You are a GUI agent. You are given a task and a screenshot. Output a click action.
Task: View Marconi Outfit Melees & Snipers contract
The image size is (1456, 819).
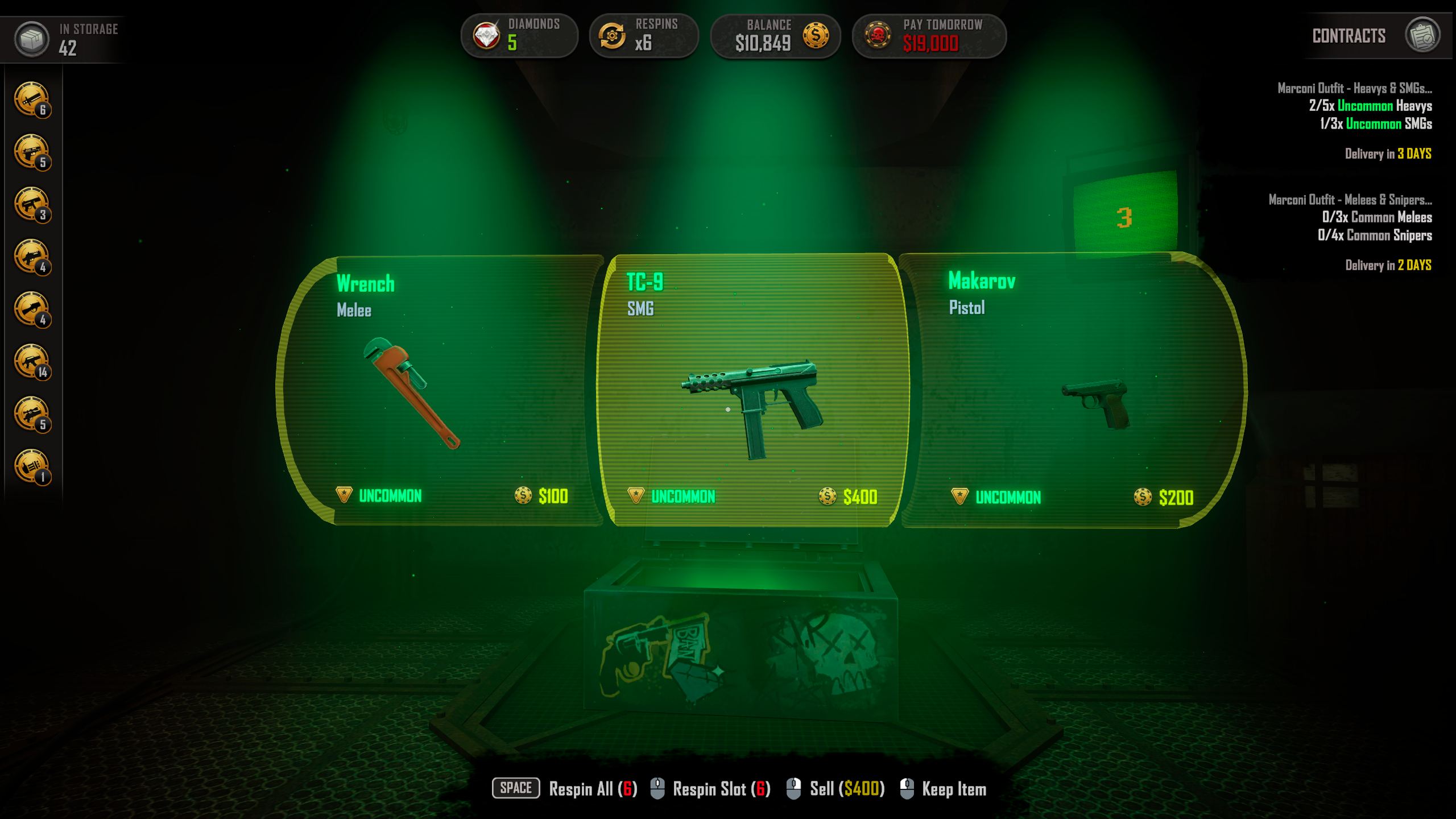click(1350, 200)
